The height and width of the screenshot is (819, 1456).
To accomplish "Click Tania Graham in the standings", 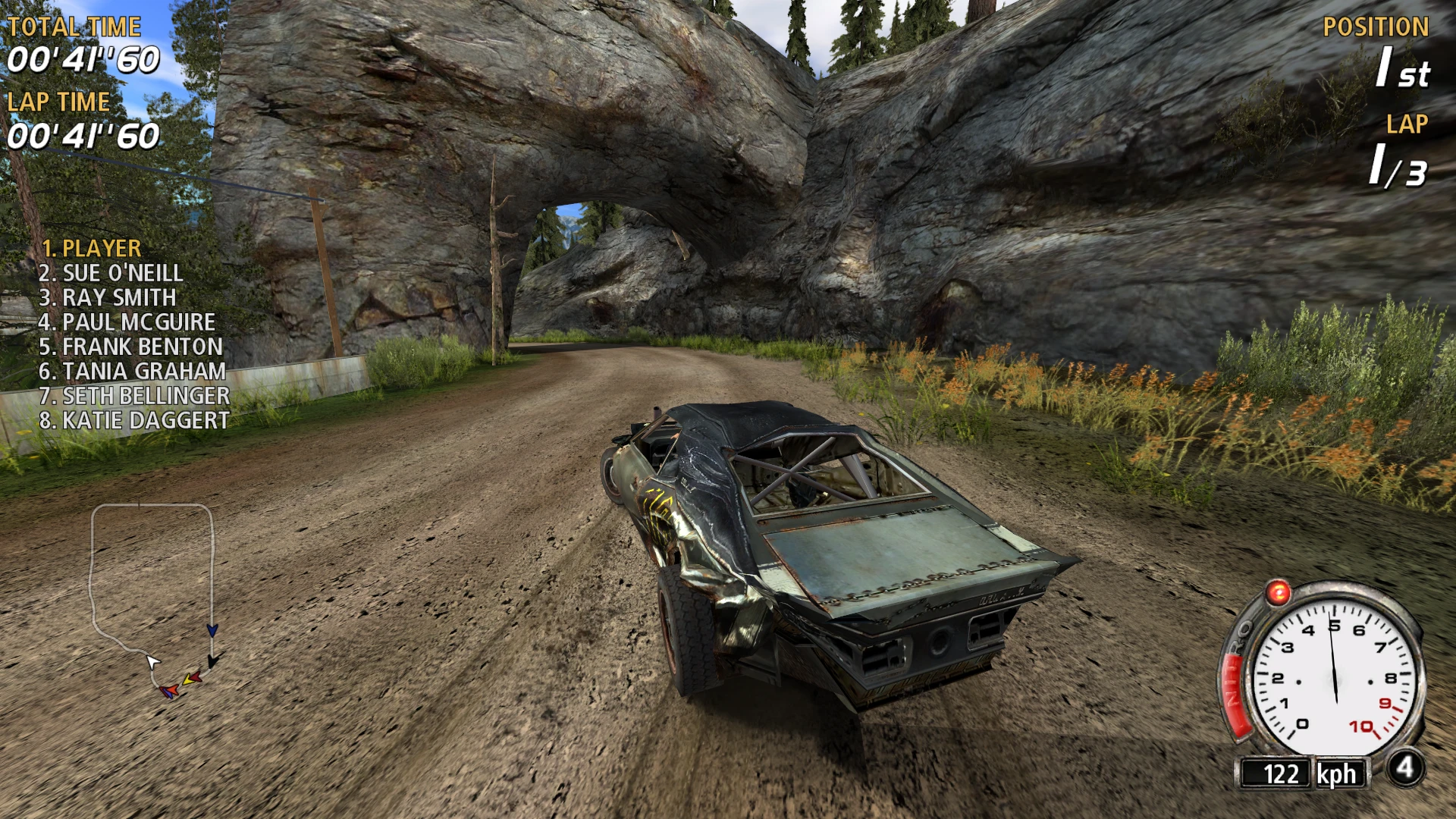I will click(x=132, y=371).
